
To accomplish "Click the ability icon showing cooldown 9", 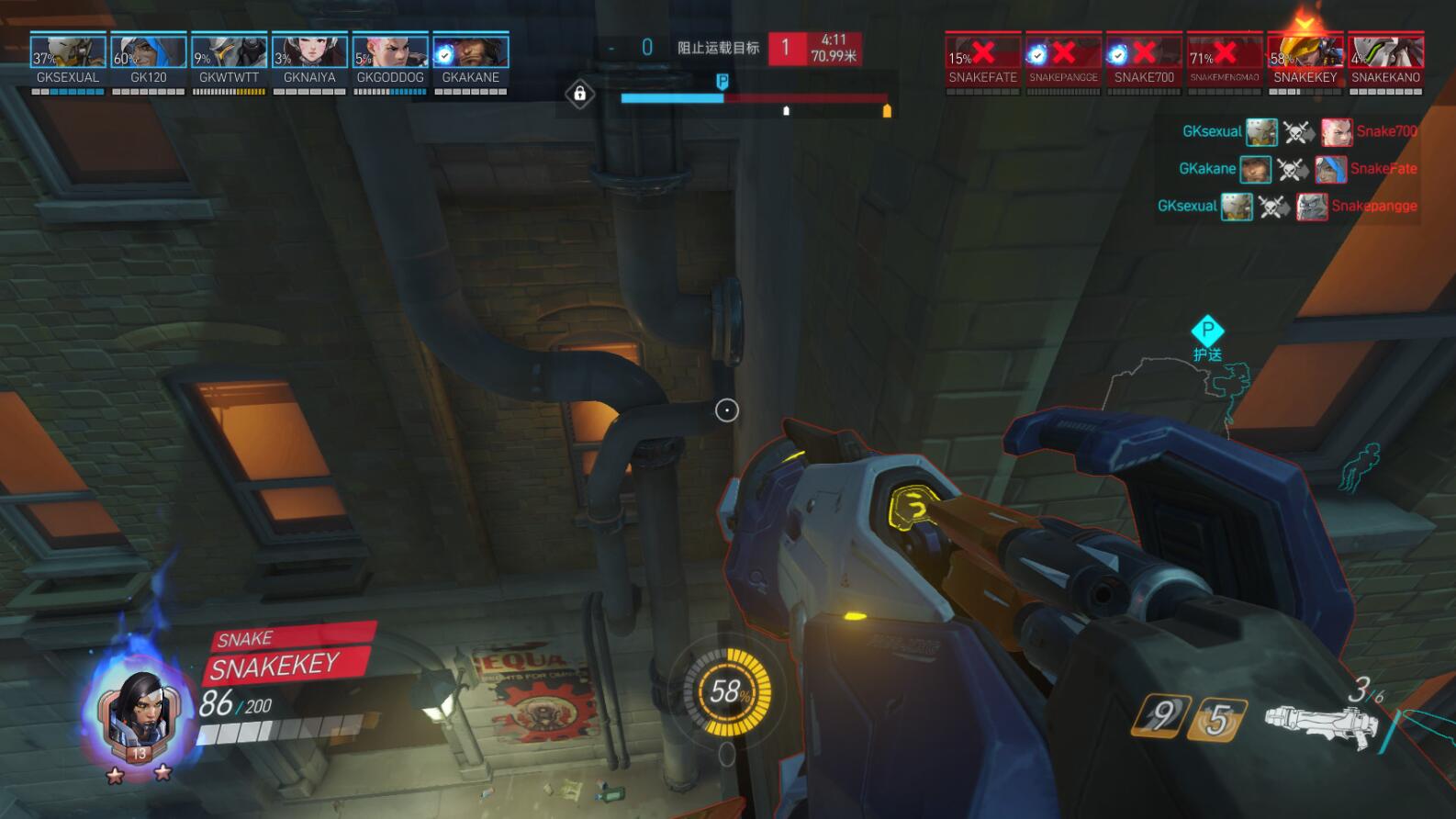I will click(x=1162, y=715).
